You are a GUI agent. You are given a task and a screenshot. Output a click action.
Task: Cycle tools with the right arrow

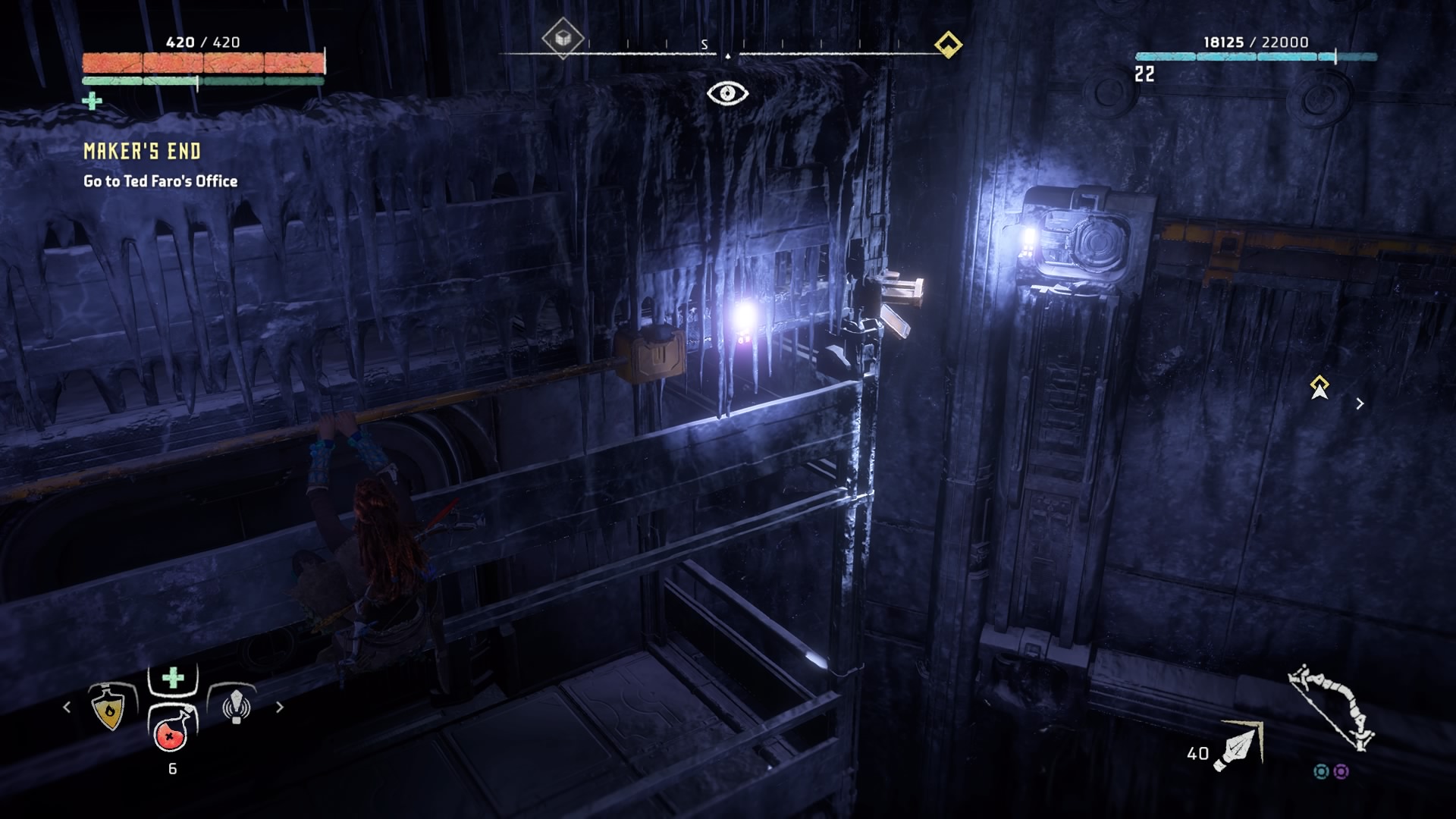[280, 708]
